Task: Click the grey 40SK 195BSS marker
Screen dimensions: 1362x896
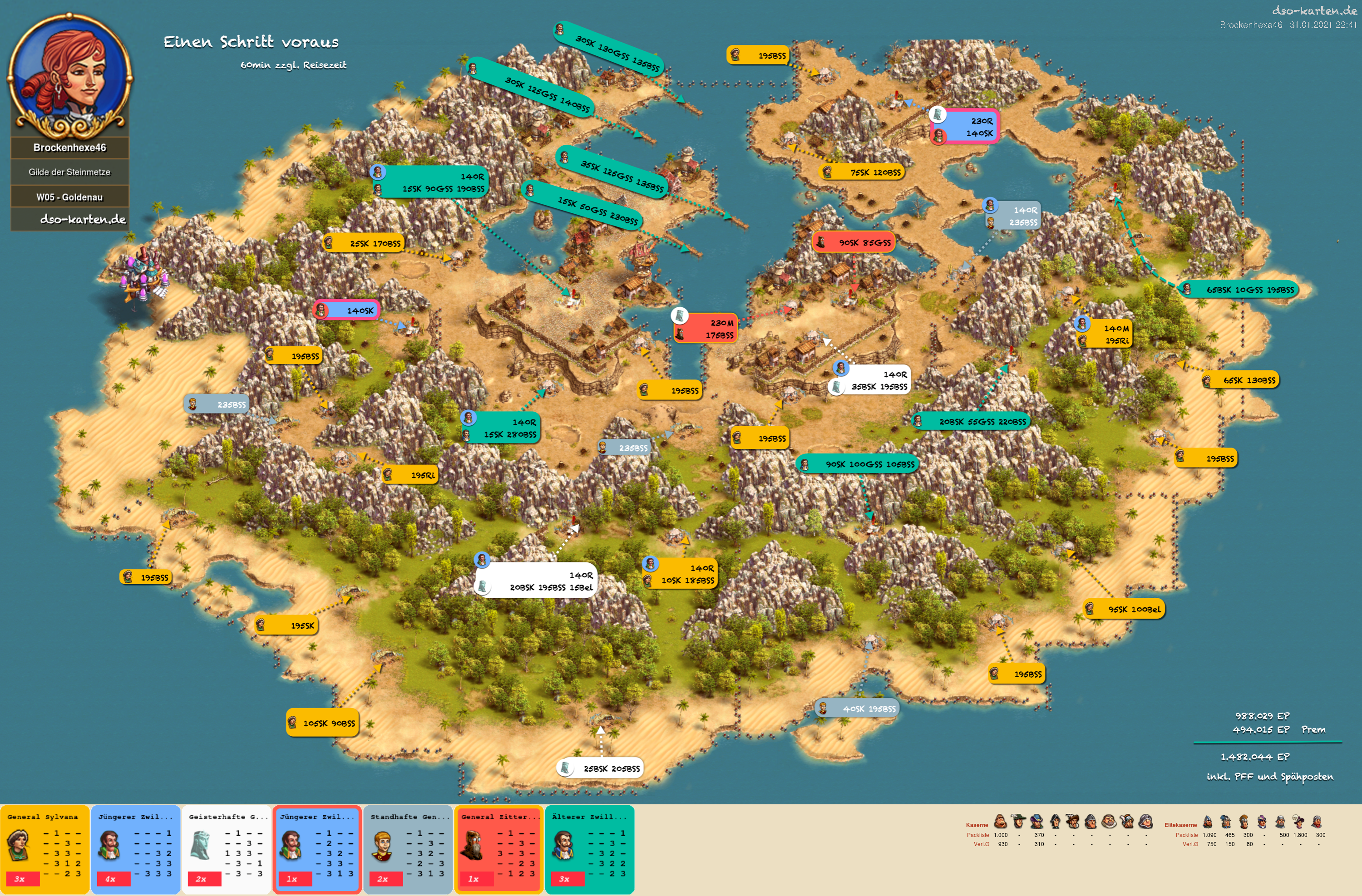Action: click(858, 709)
